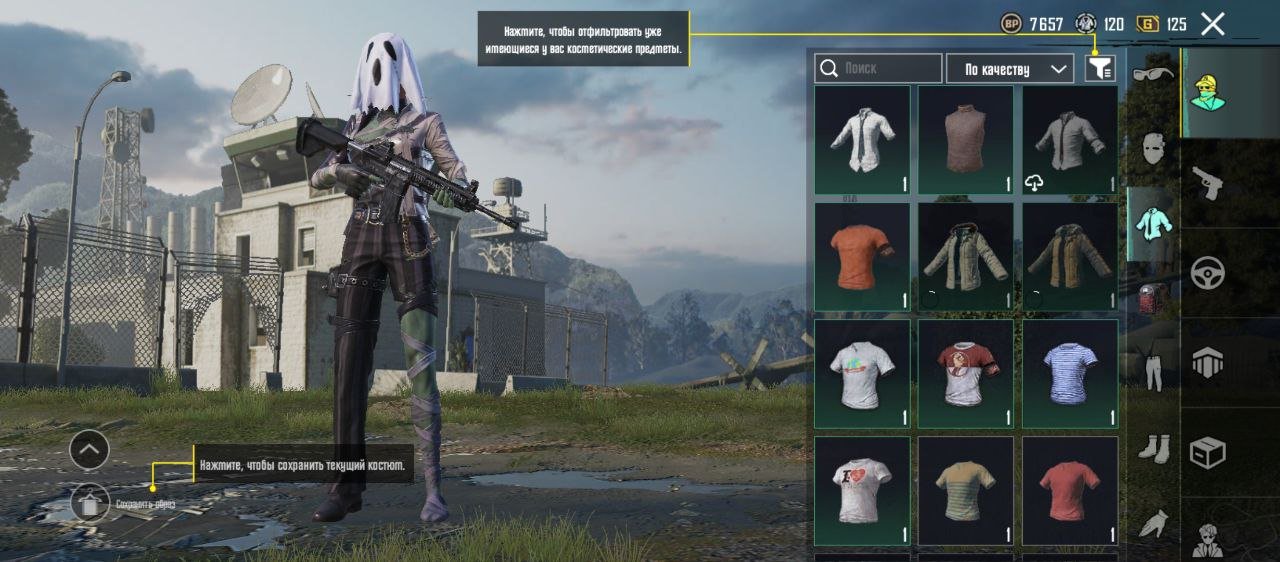
Task: Select the plain red t-shirt
Action: point(1070,490)
